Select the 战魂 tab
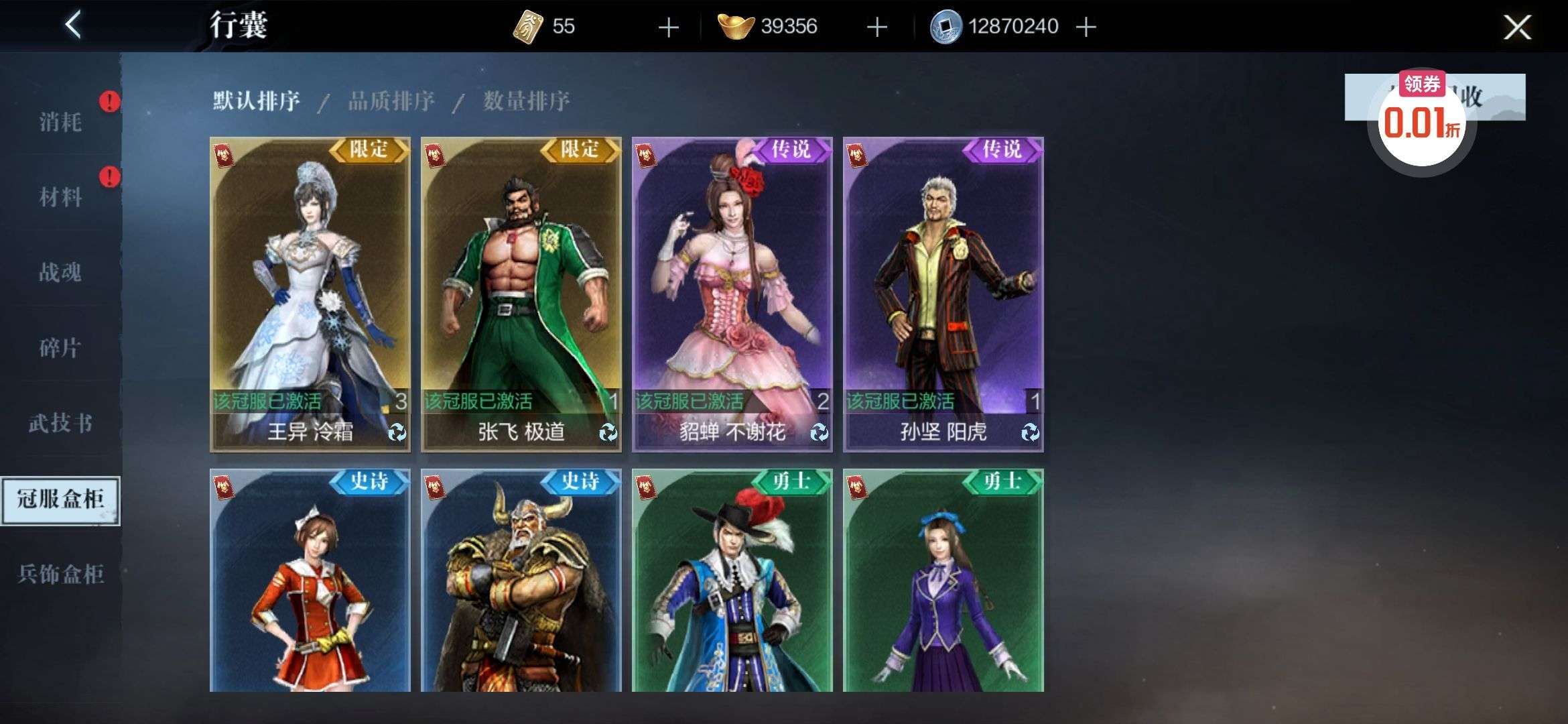Screen dimensions: 1568x724 (60, 272)
